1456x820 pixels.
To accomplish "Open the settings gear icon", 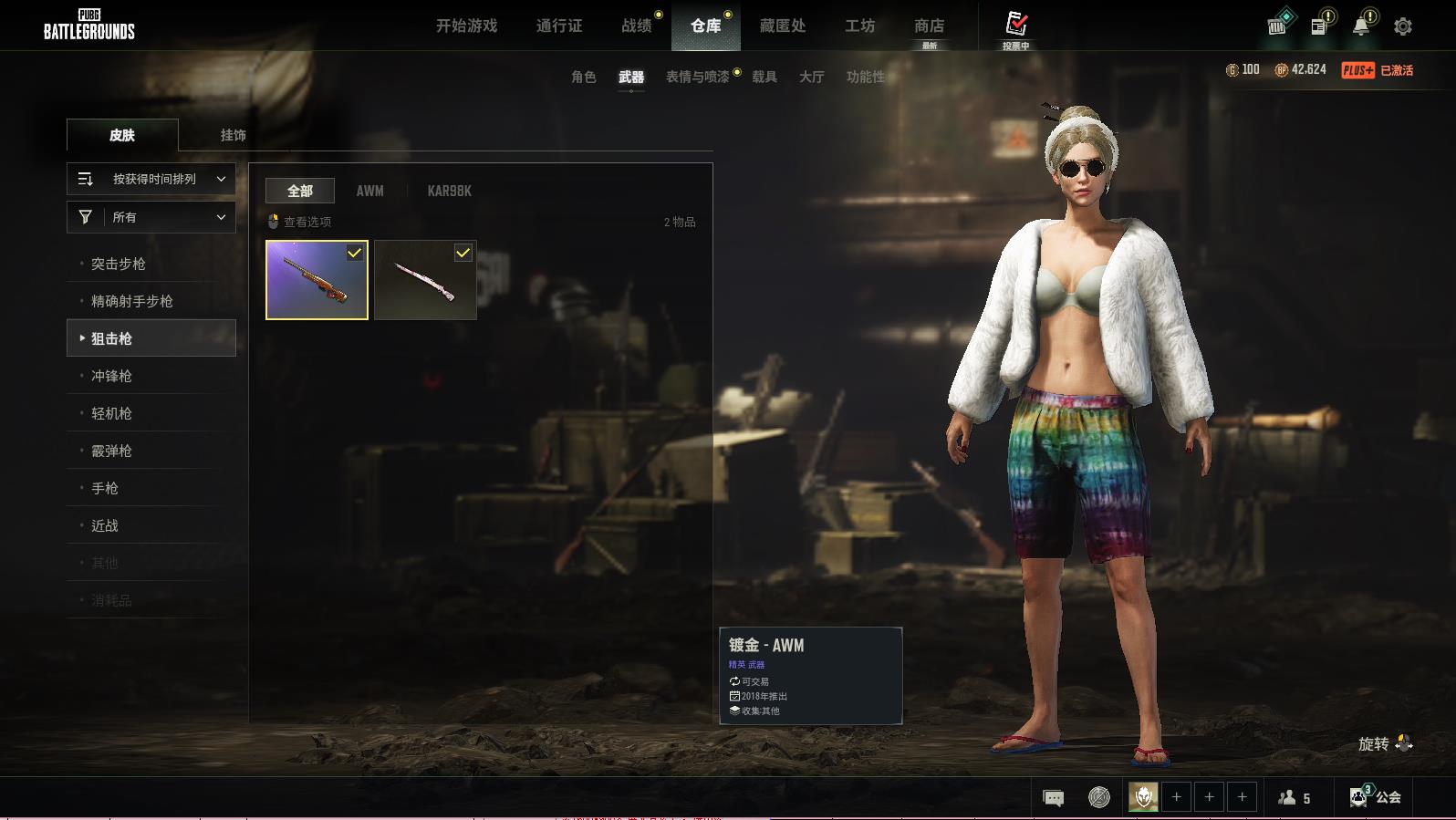I will (x=1402, y=26).
